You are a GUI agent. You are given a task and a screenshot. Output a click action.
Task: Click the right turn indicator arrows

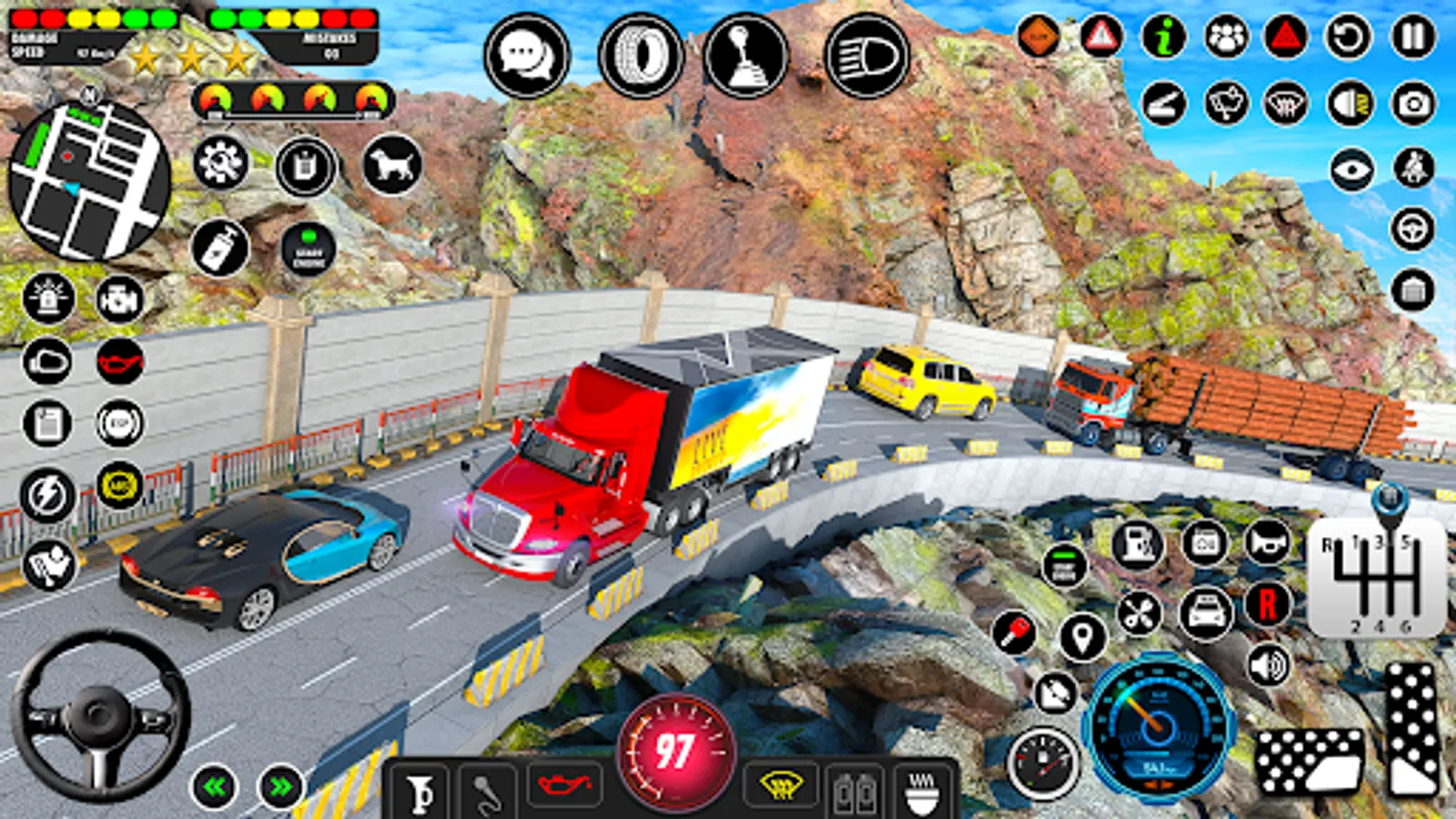pyautogui.click(x=281, y=786)
